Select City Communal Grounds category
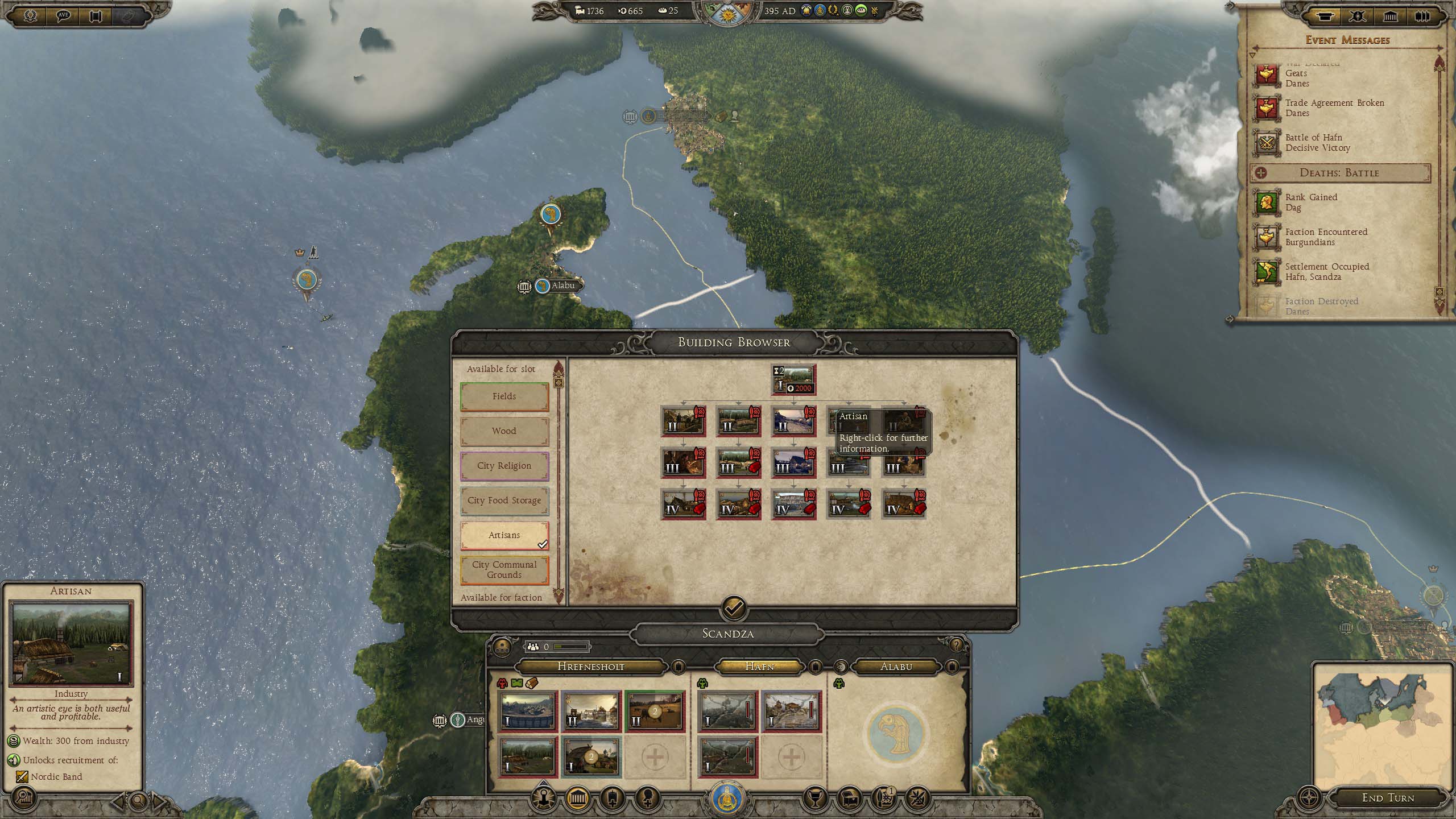This screenshot has width=1456, height=819. click(504, 570)
